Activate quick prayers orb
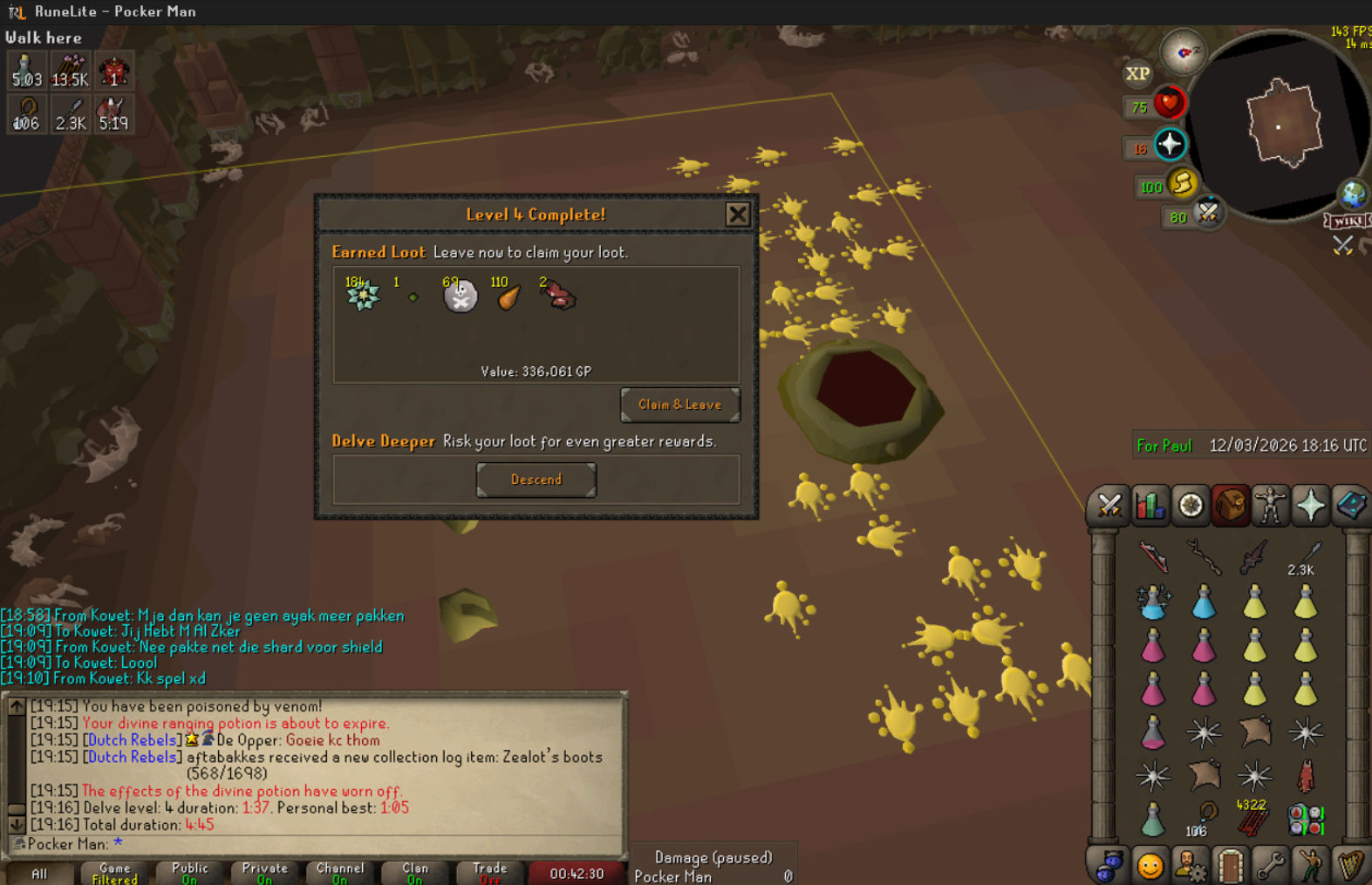This screenshot has height=885, width=1372. (x=1169, y=145)
